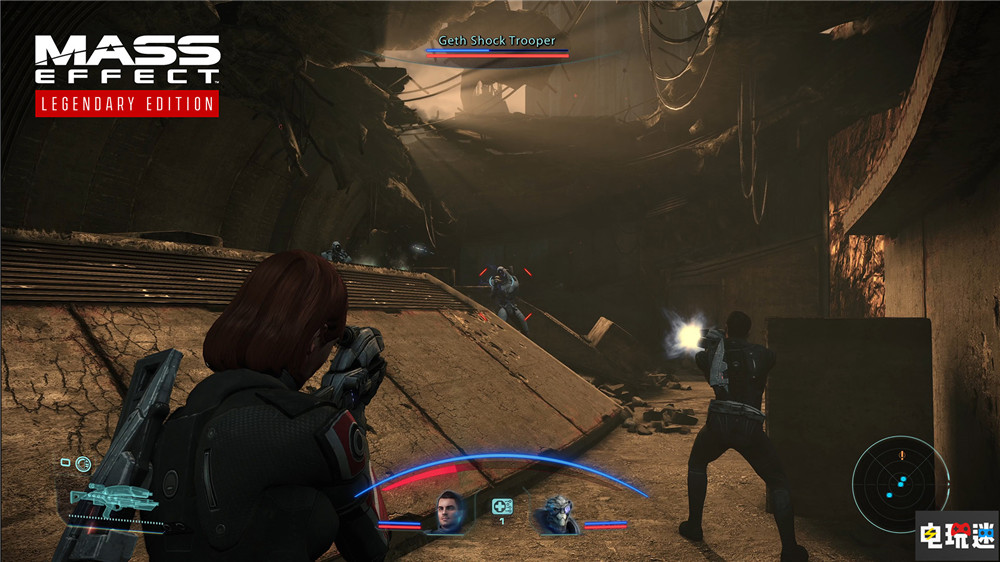Use the medi-gel icon
The width and height of the screenshot is (1000, 562).
point(502,506)
